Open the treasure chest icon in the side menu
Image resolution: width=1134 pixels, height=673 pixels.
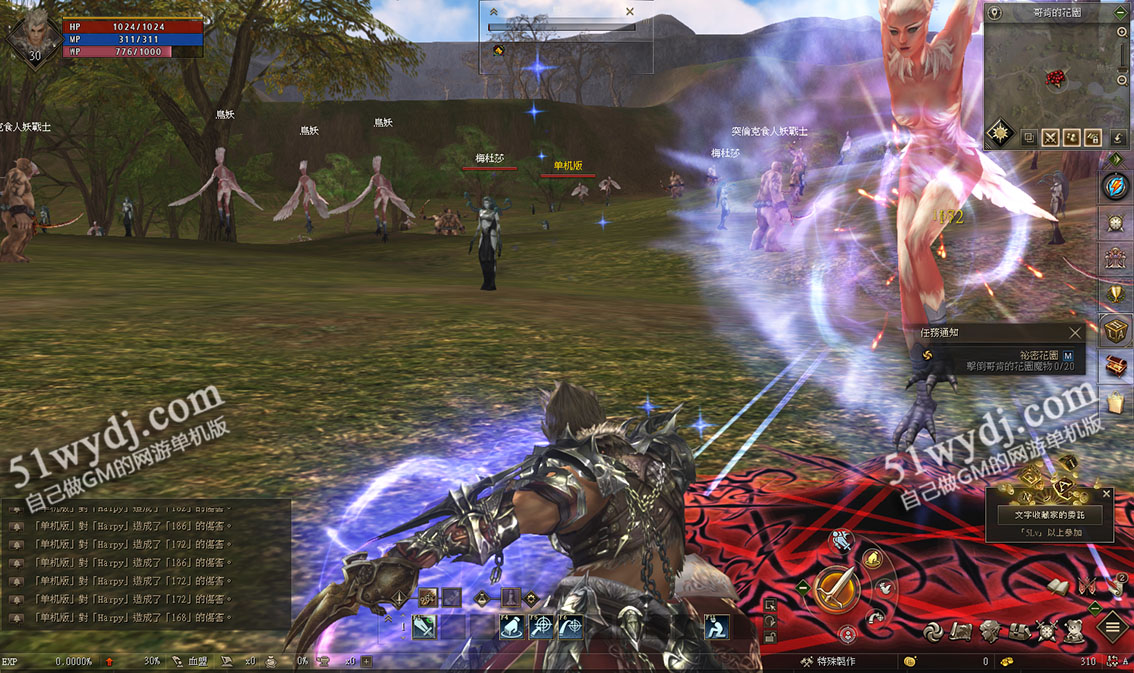pos(1115,365)
